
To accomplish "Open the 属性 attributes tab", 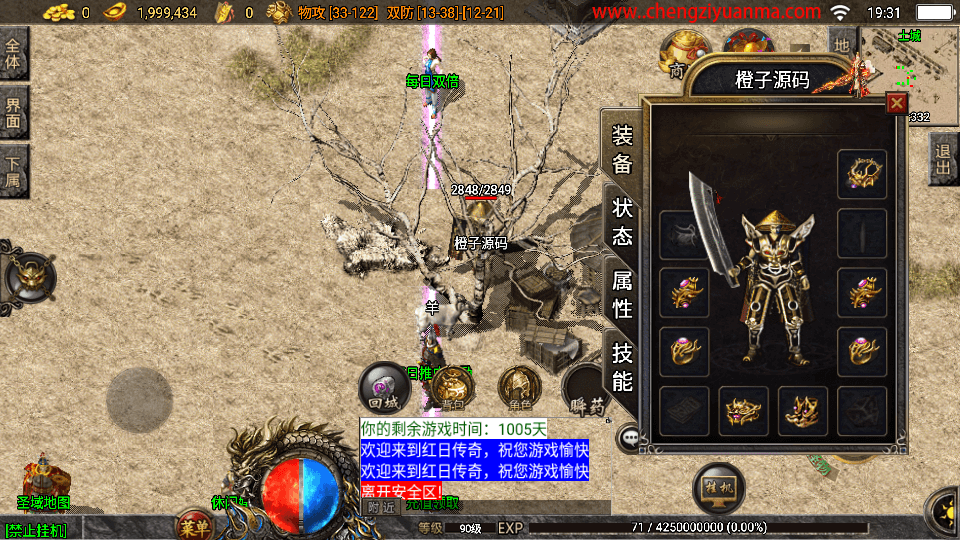I will pyautogui.click(x=622, y=294).
